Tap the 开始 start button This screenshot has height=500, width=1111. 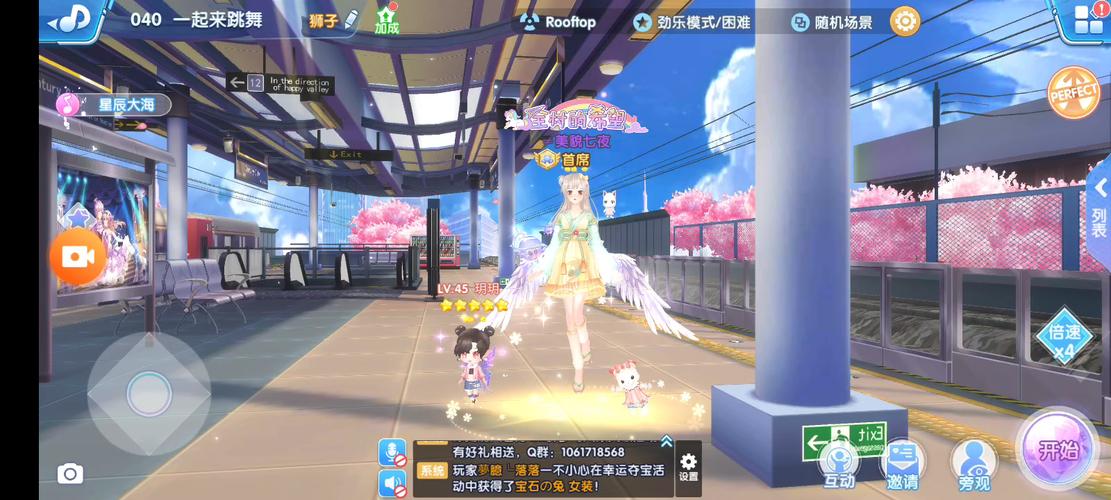[x=1056, y=451]
